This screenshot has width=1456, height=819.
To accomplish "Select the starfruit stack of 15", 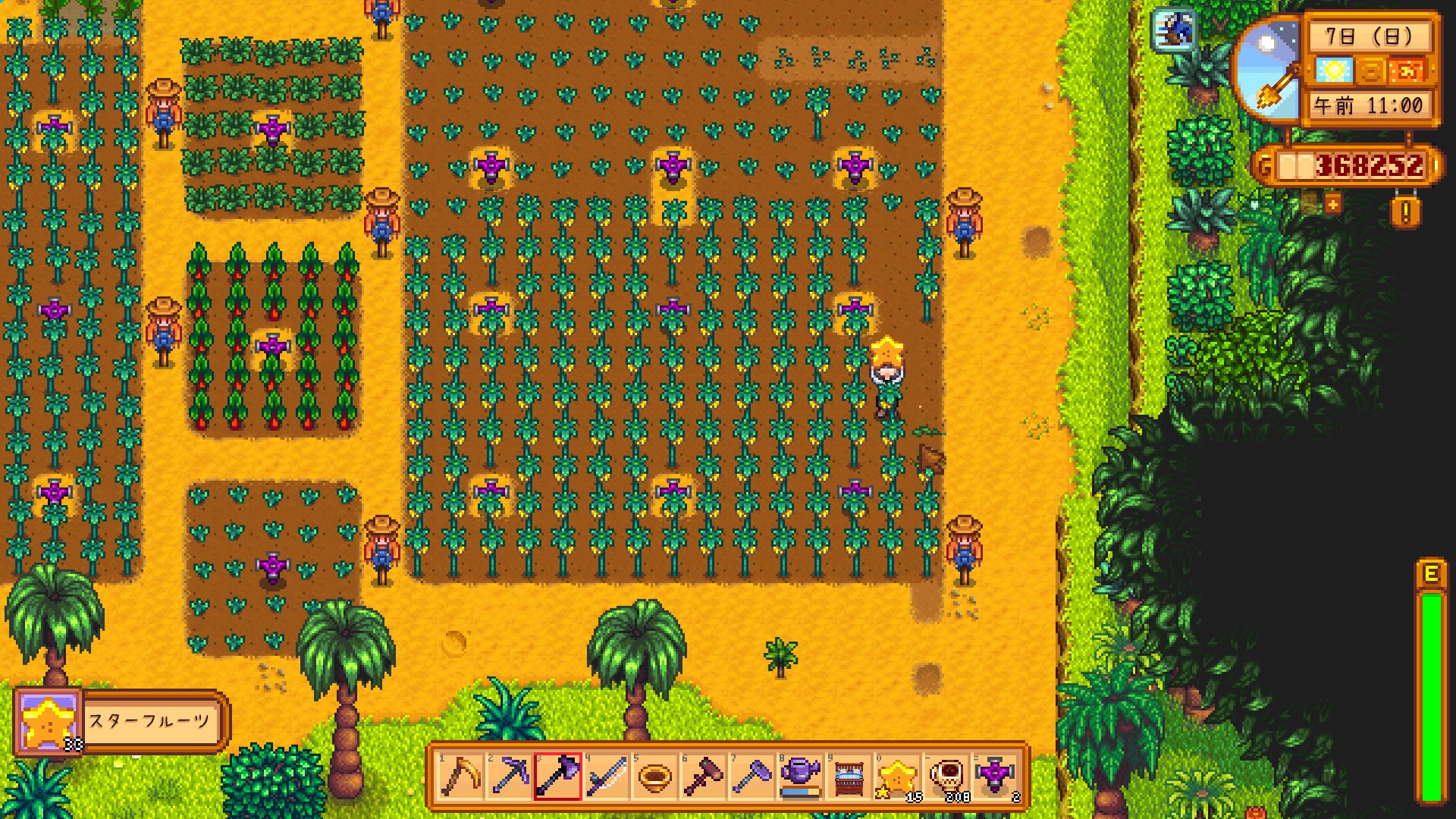I will (x=897, y=777).
